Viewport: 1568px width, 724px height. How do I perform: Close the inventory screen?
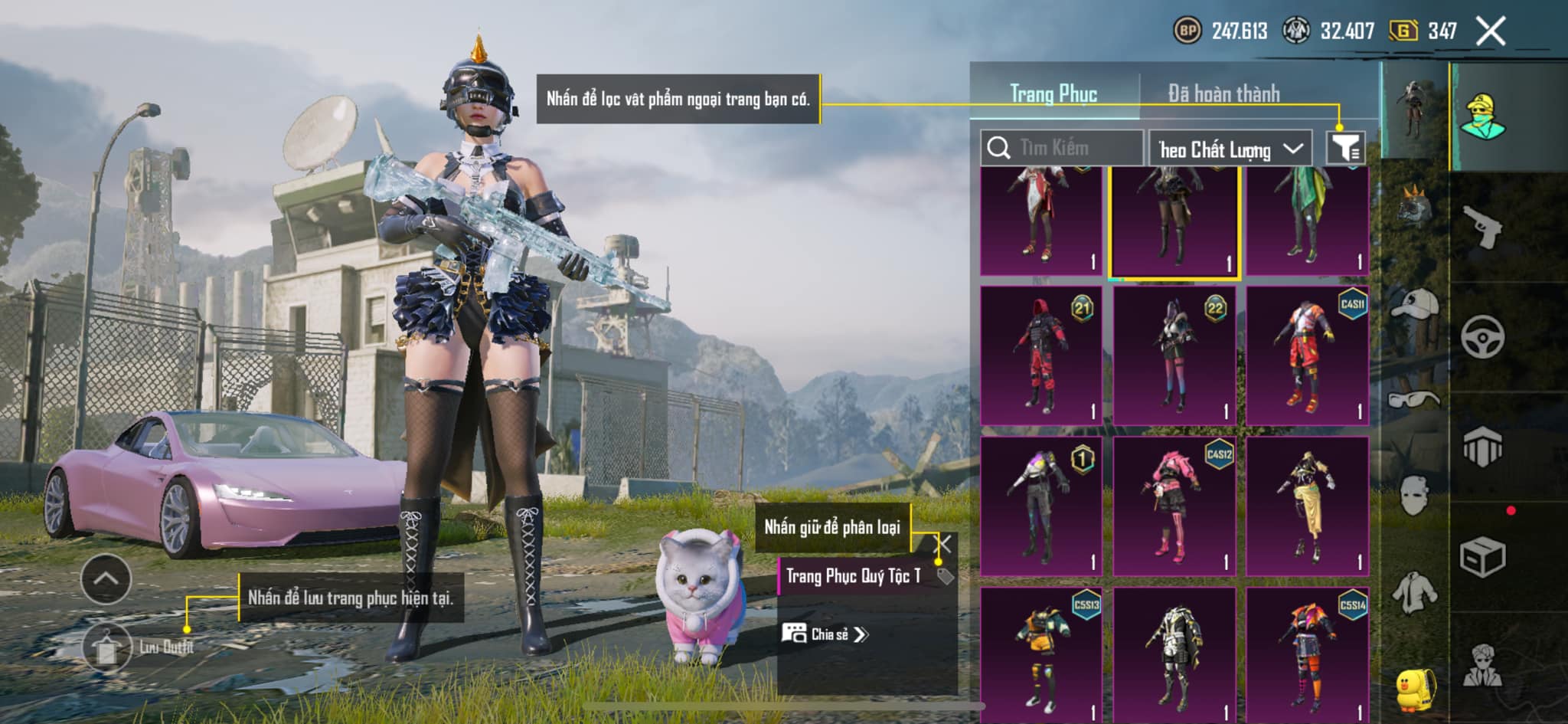coord(1490,31)
